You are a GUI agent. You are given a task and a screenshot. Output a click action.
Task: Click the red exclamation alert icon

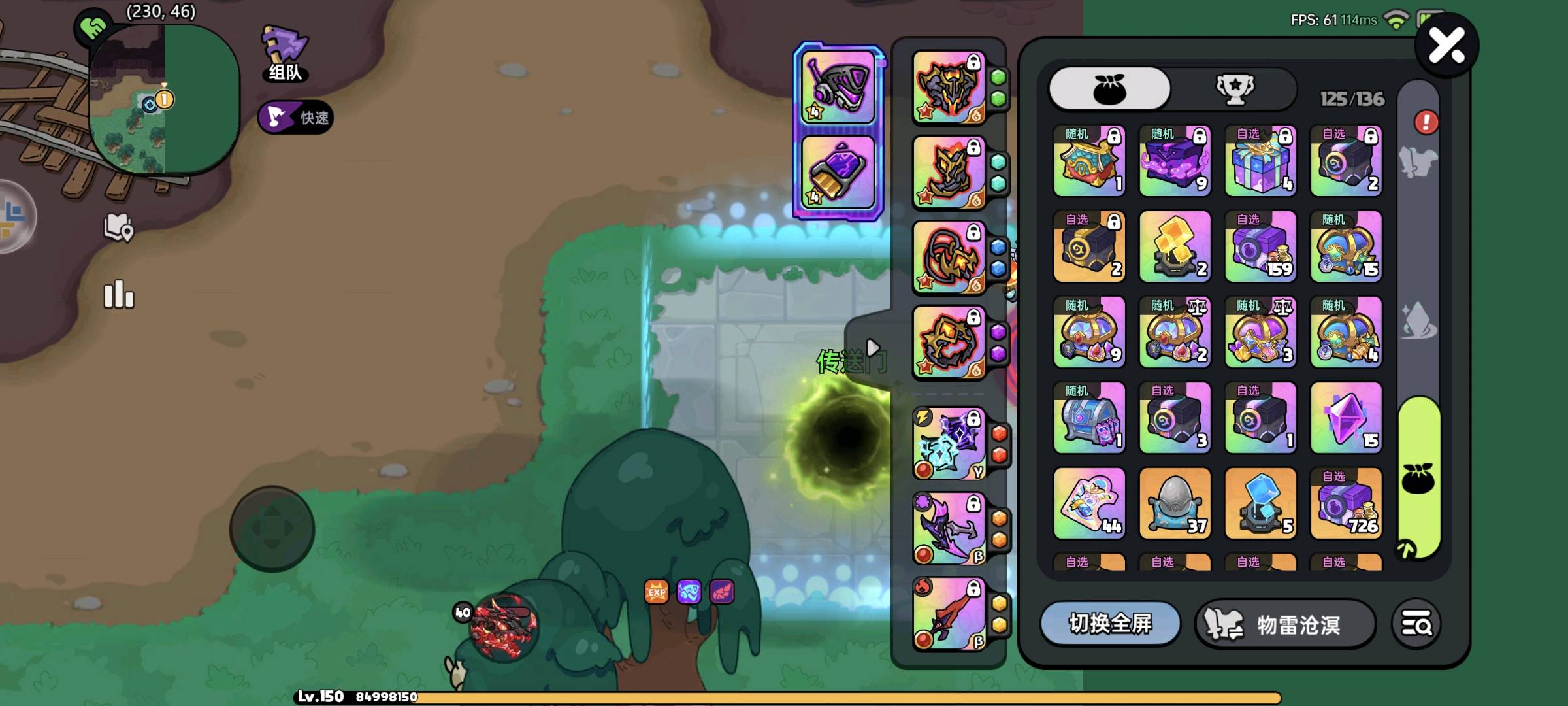(x=1426, y=122)
